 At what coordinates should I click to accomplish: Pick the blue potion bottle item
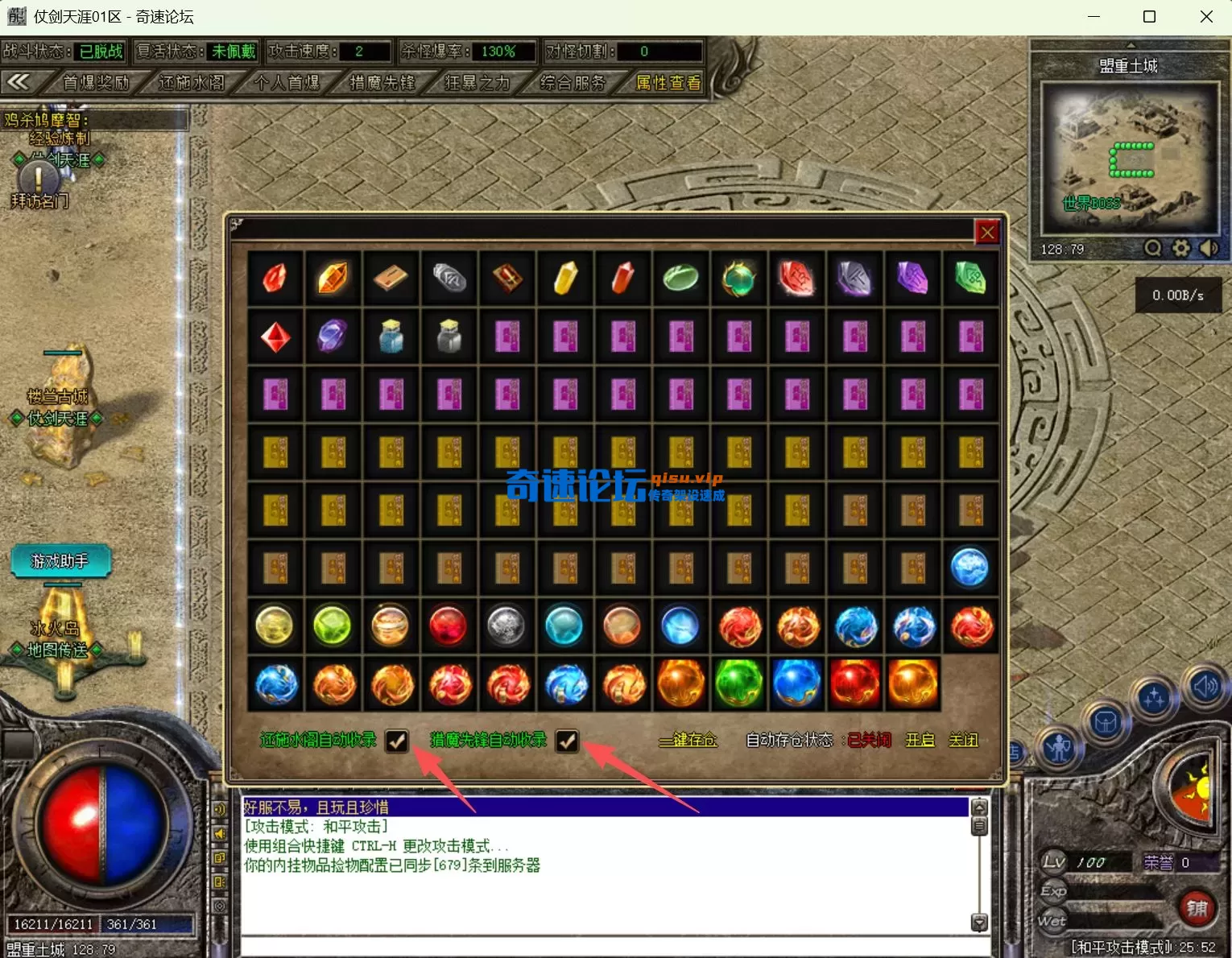coord(391,337)
